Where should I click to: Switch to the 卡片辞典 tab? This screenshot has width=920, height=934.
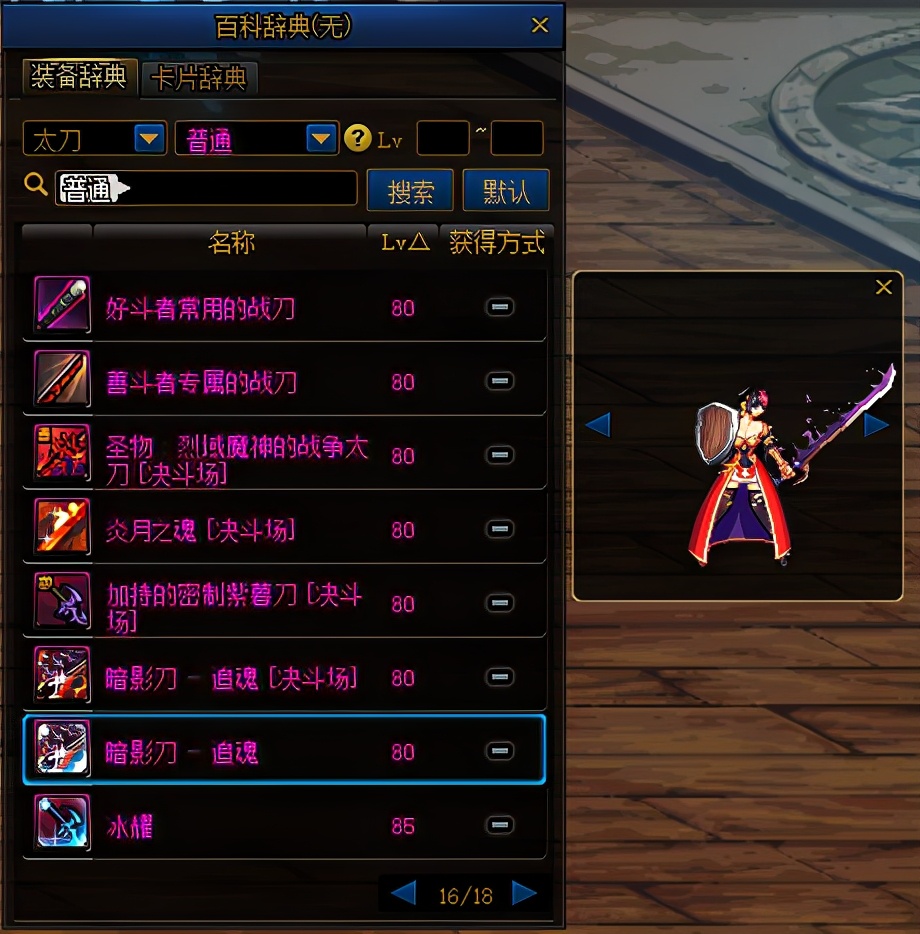pos(200,79)
